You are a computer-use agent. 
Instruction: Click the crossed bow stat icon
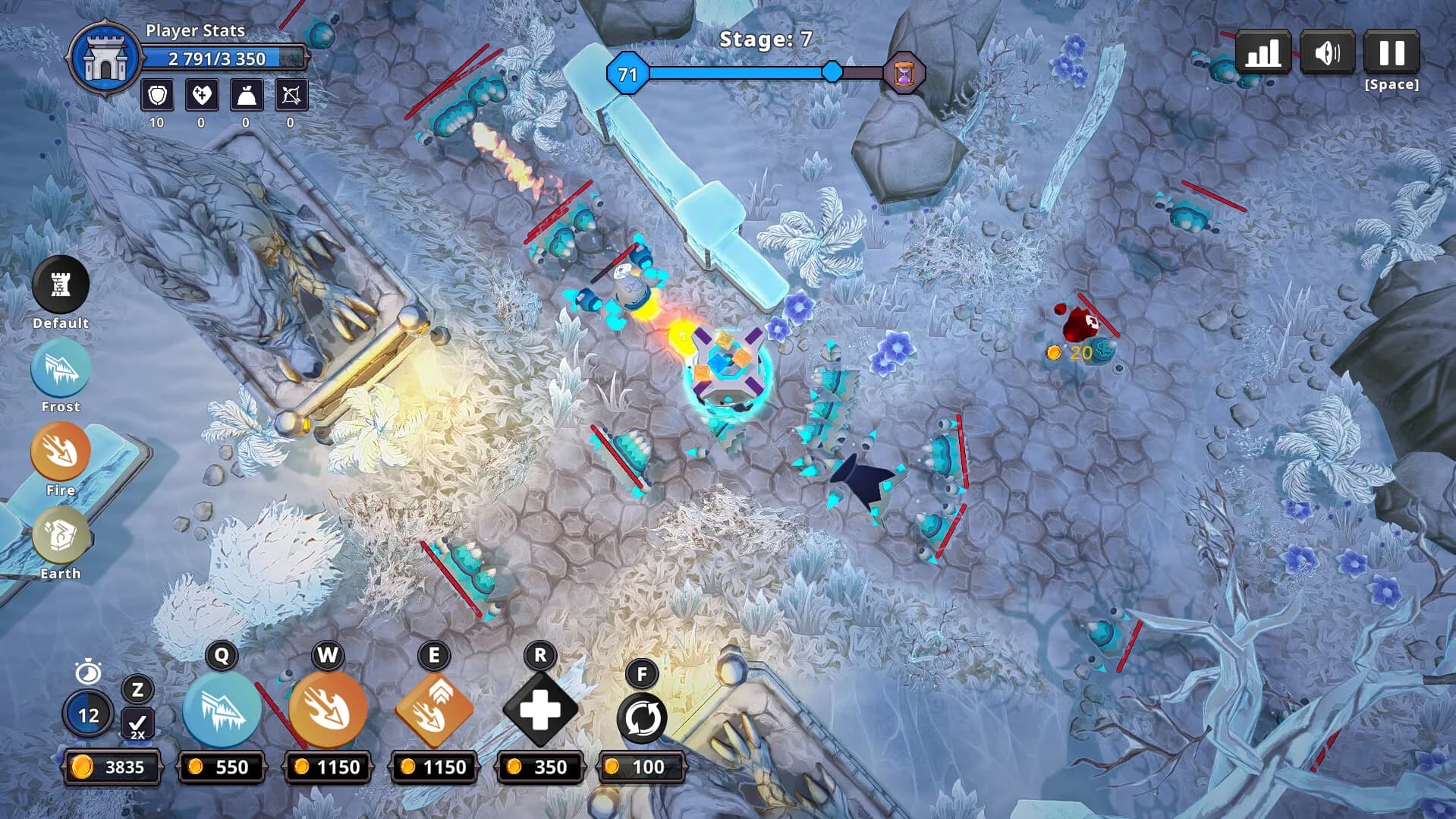291,96
